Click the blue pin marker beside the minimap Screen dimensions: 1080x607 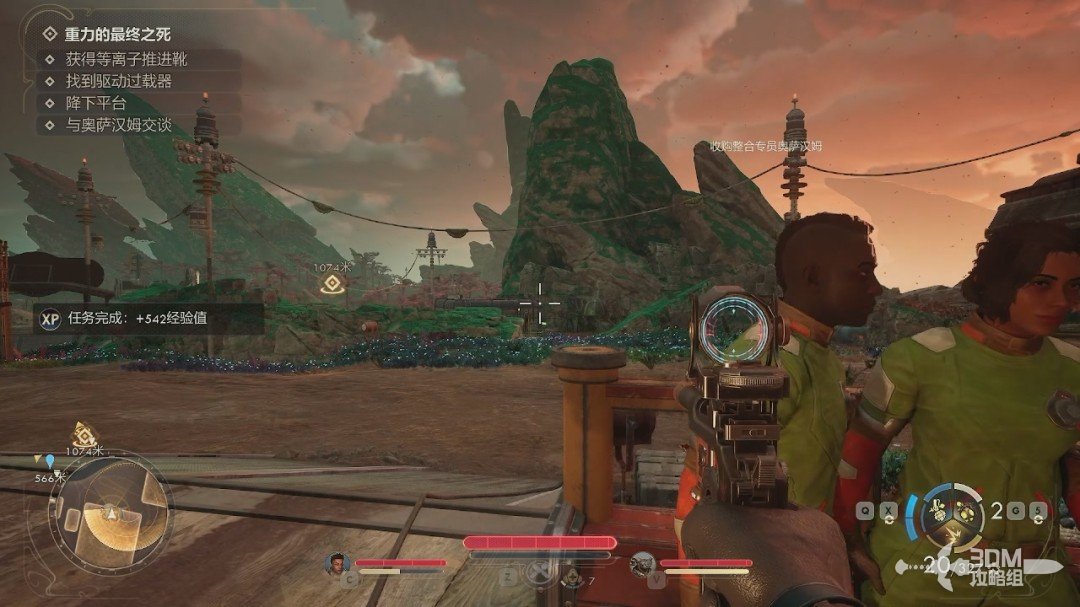point(50,461)
